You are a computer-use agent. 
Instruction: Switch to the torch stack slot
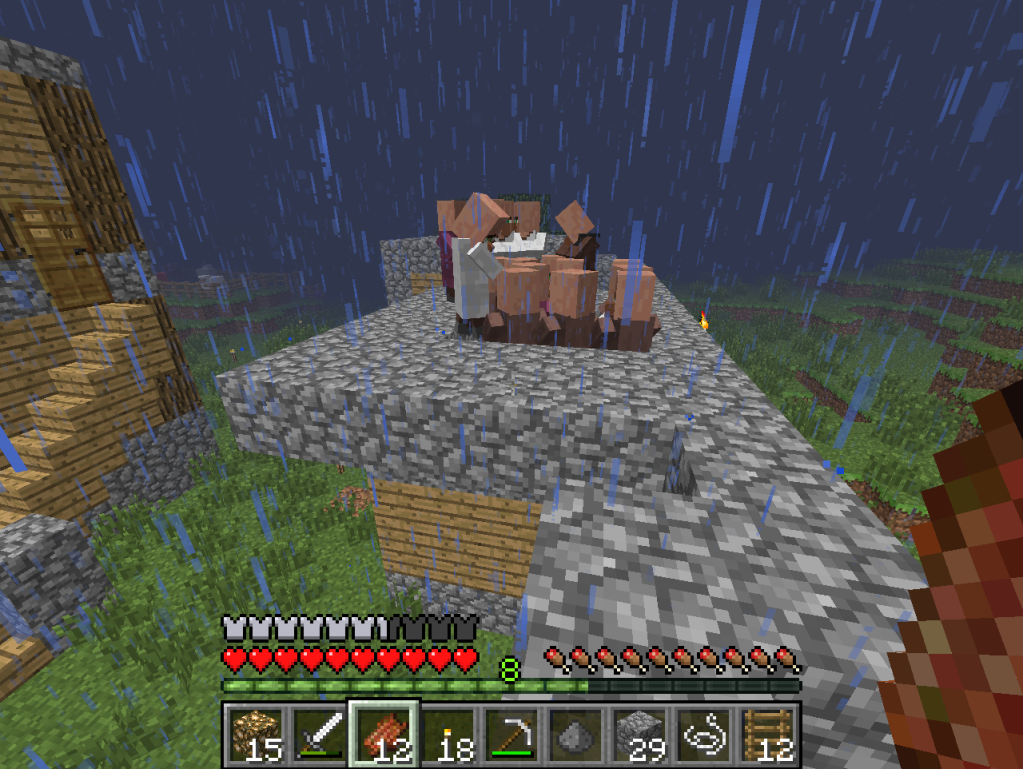[449, 734]
